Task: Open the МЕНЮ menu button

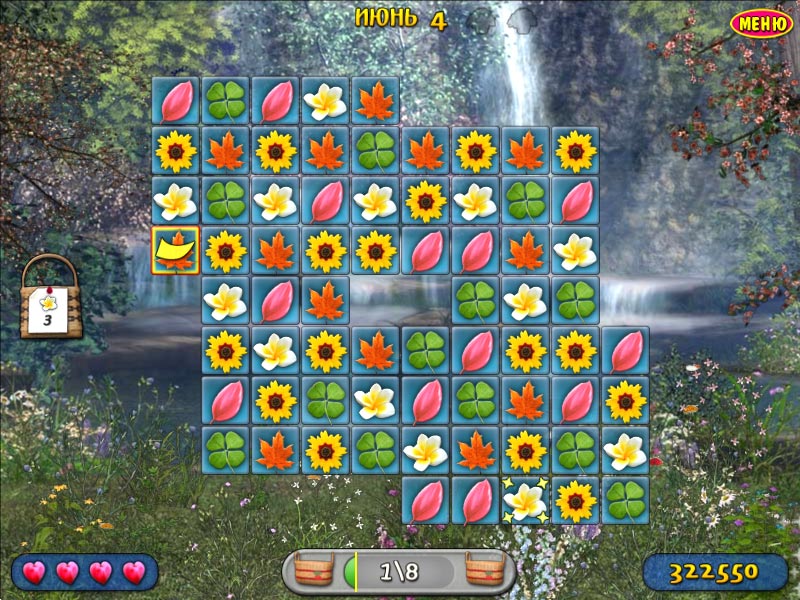Action: [x=762, y=23]
